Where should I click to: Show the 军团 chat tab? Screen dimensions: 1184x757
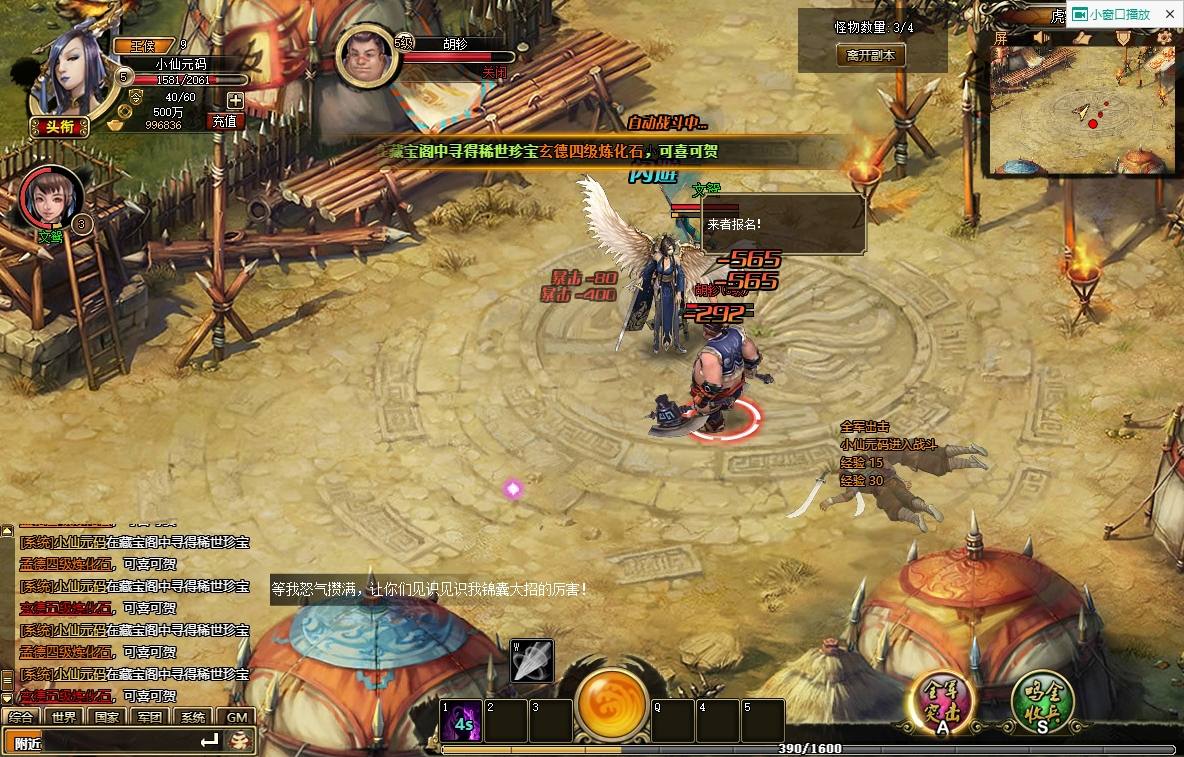coord(151,717)
